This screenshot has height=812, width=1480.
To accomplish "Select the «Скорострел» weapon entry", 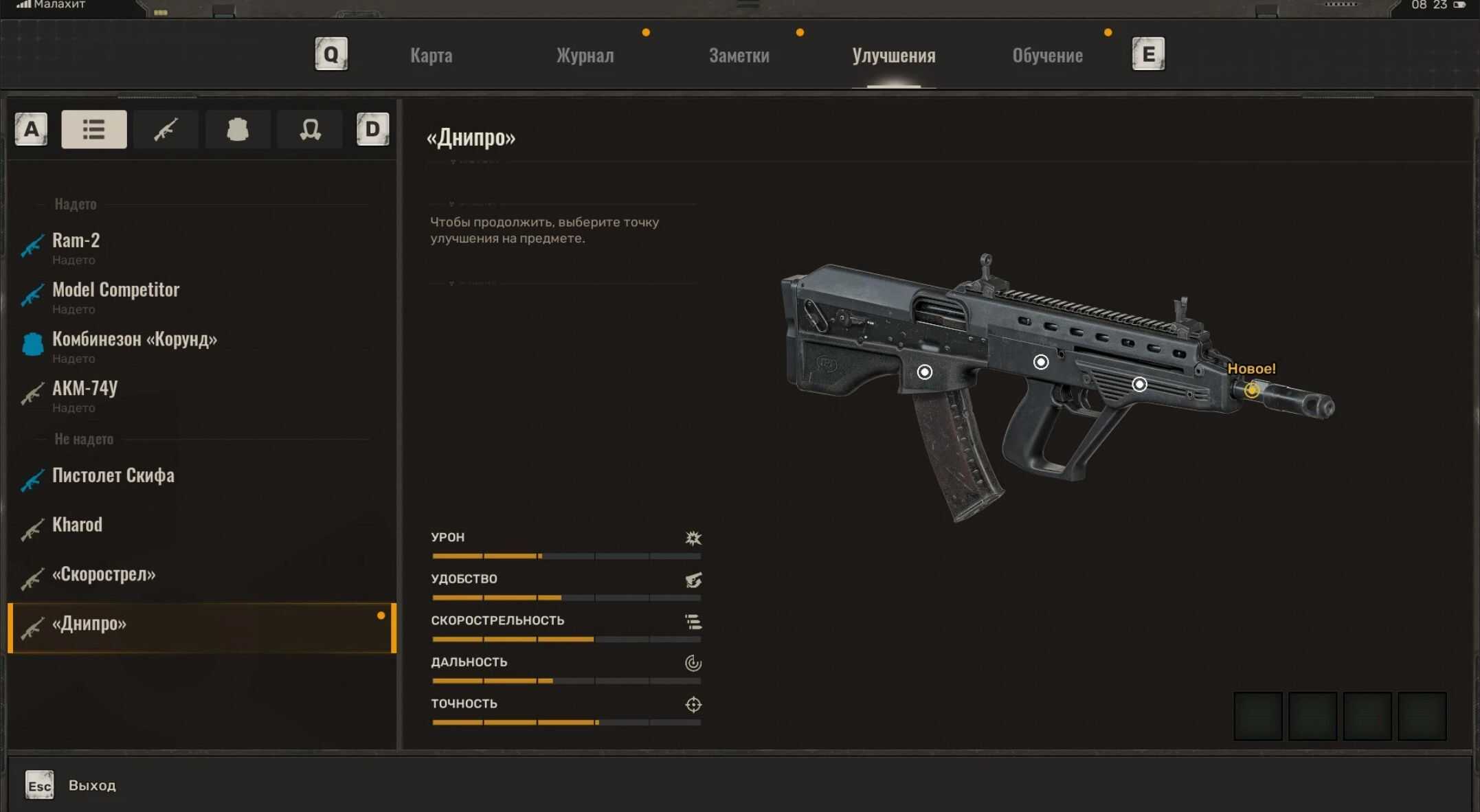I will 104,575.
